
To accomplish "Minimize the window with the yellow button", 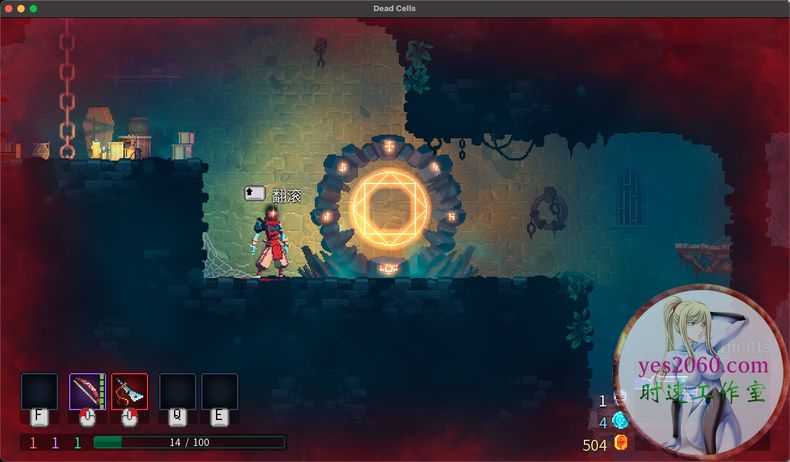I will (x=21, y=8).
